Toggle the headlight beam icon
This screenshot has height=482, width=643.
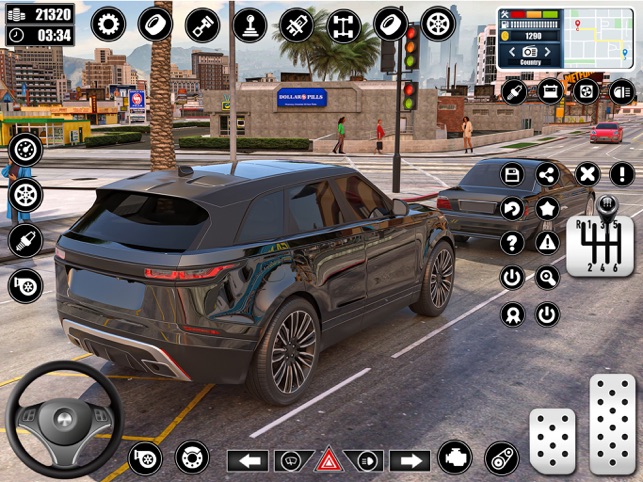pos(622,92)
